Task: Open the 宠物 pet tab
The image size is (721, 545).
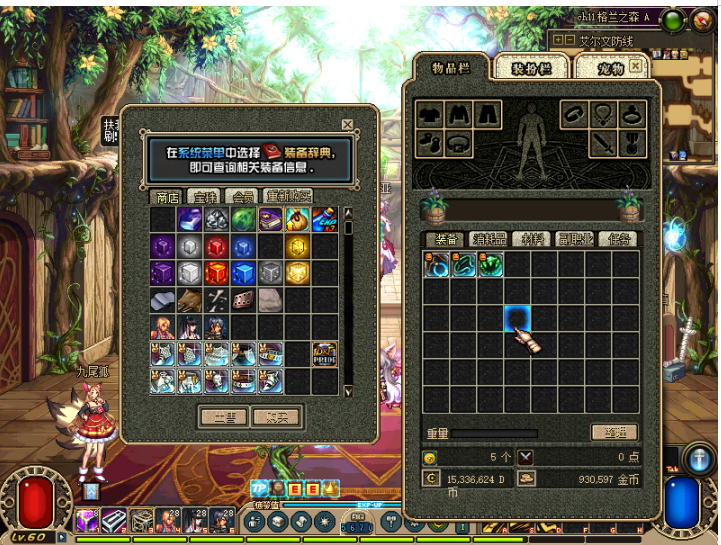Action: [x=611, y=69]
